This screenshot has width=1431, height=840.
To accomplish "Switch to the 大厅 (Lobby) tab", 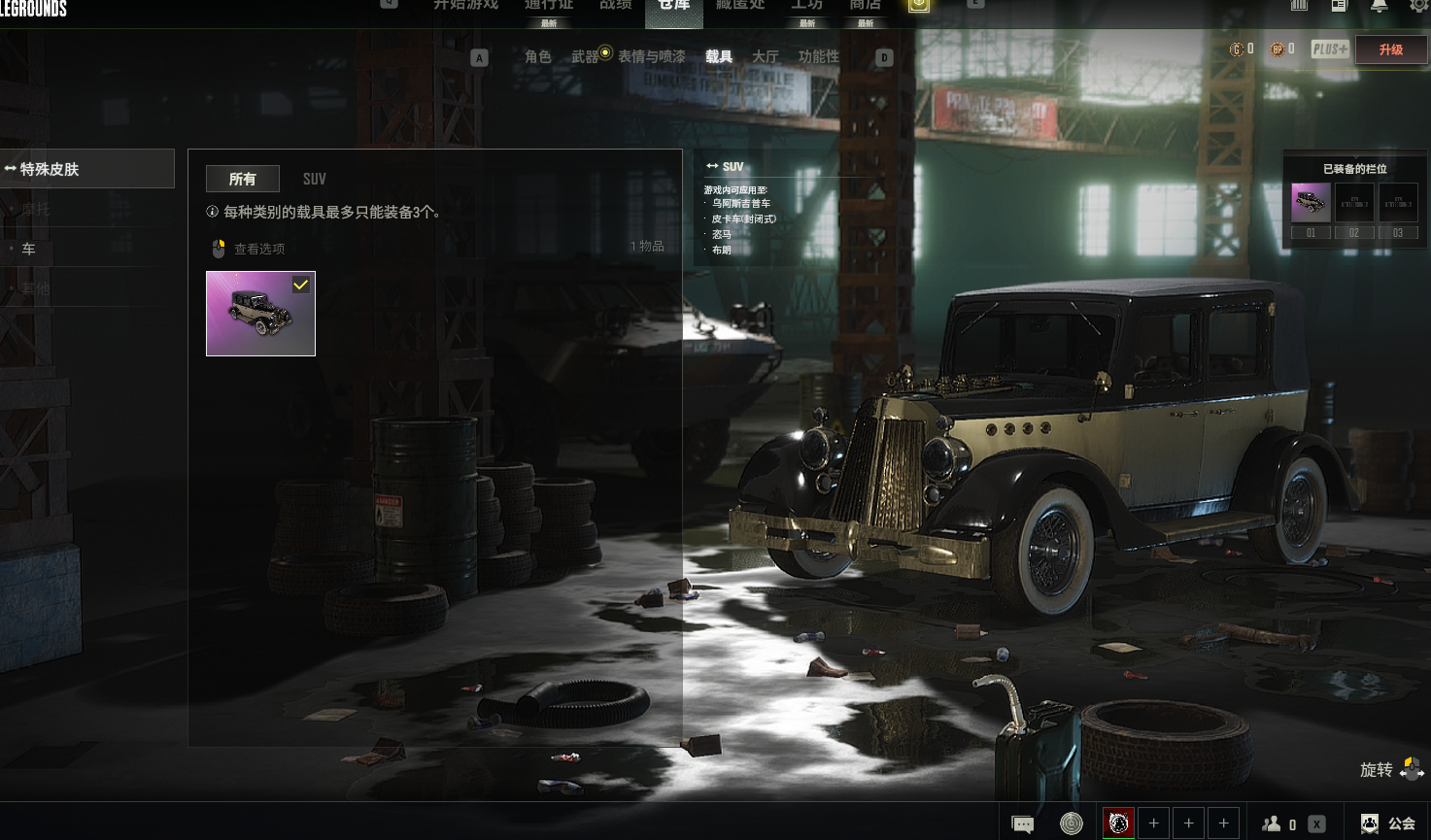I will [766, 57].
